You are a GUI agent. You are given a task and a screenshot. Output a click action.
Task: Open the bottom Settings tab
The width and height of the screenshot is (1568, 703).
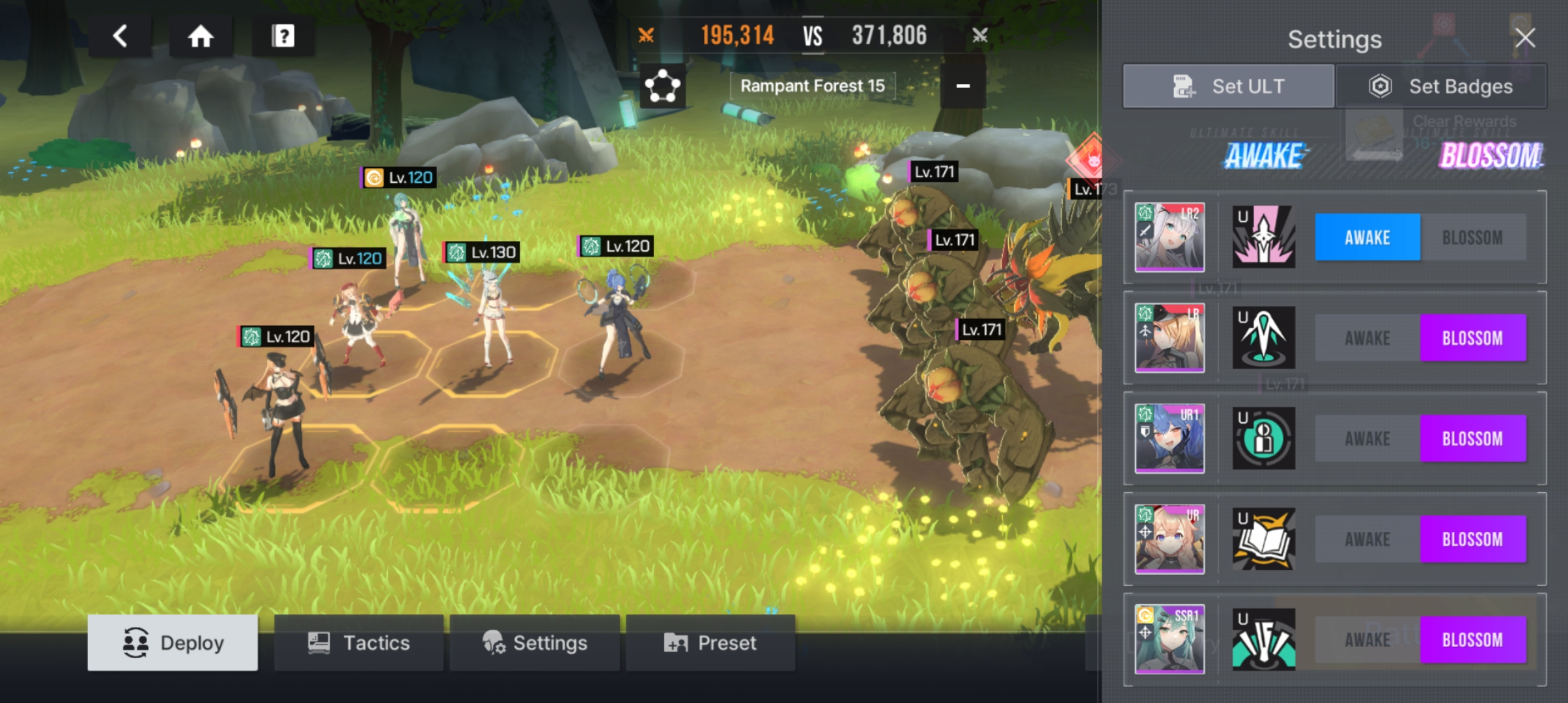point(535,643)
